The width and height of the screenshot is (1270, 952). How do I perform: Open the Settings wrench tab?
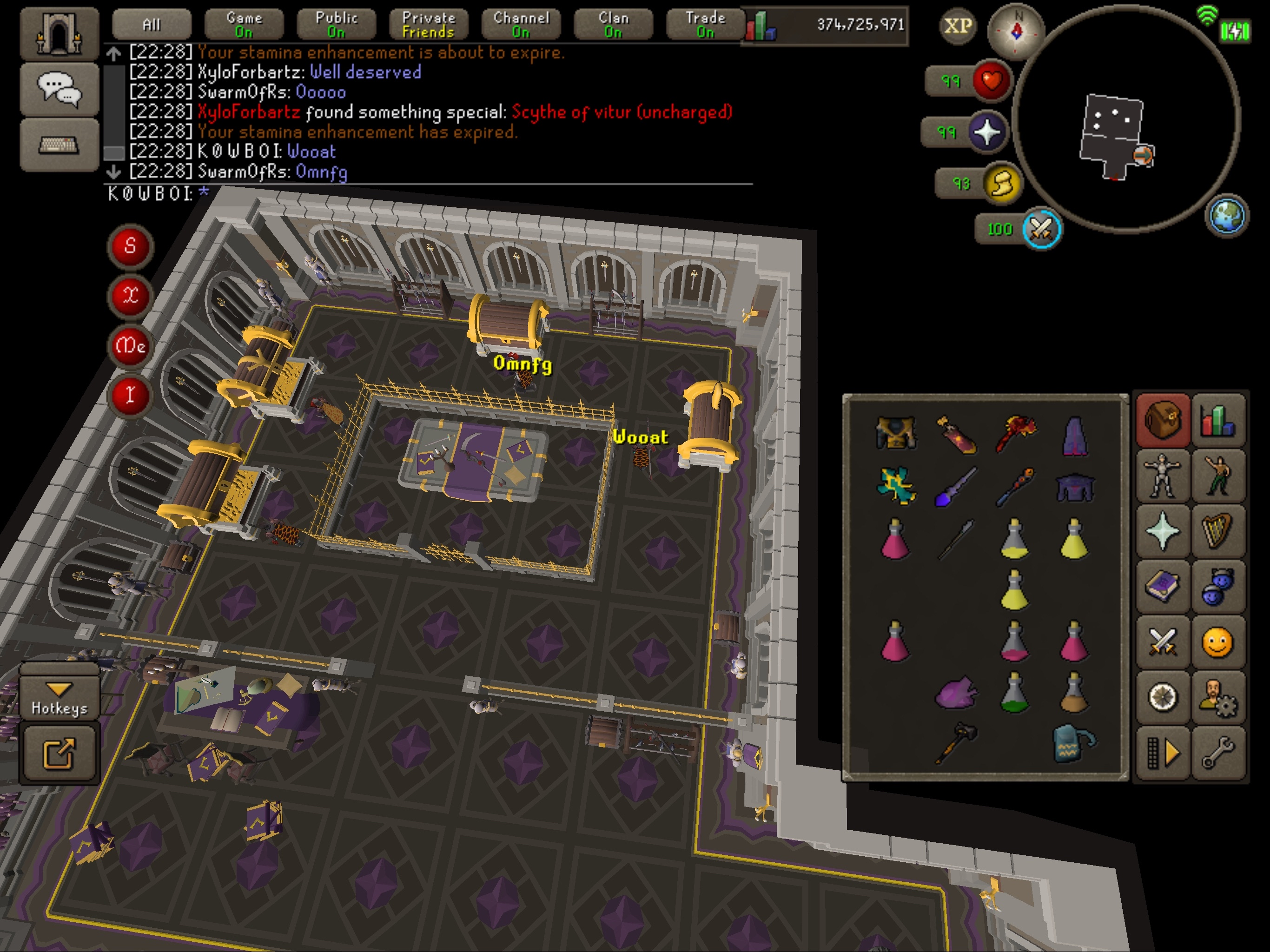click(x=1218, y=754)
